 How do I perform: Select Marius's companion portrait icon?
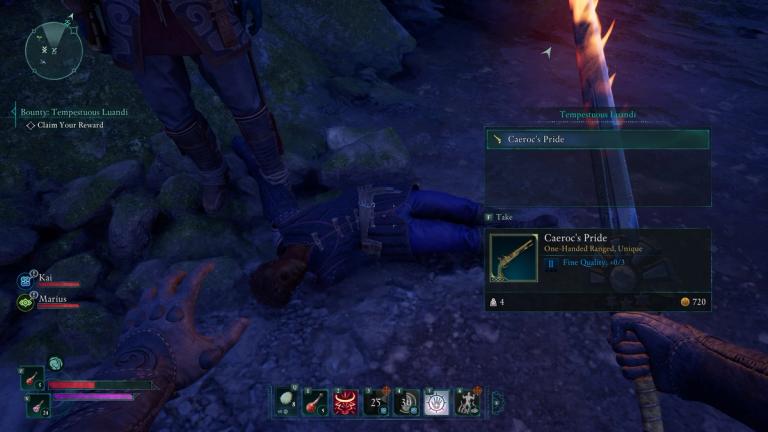click(26, 301)
